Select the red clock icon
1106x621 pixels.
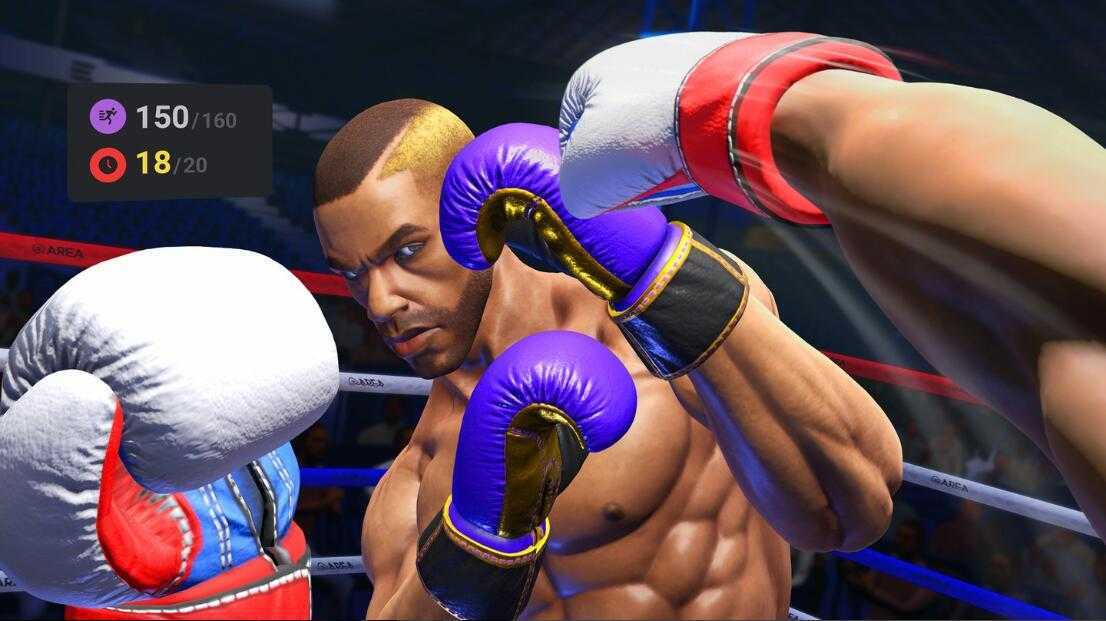tap(108, 164)
